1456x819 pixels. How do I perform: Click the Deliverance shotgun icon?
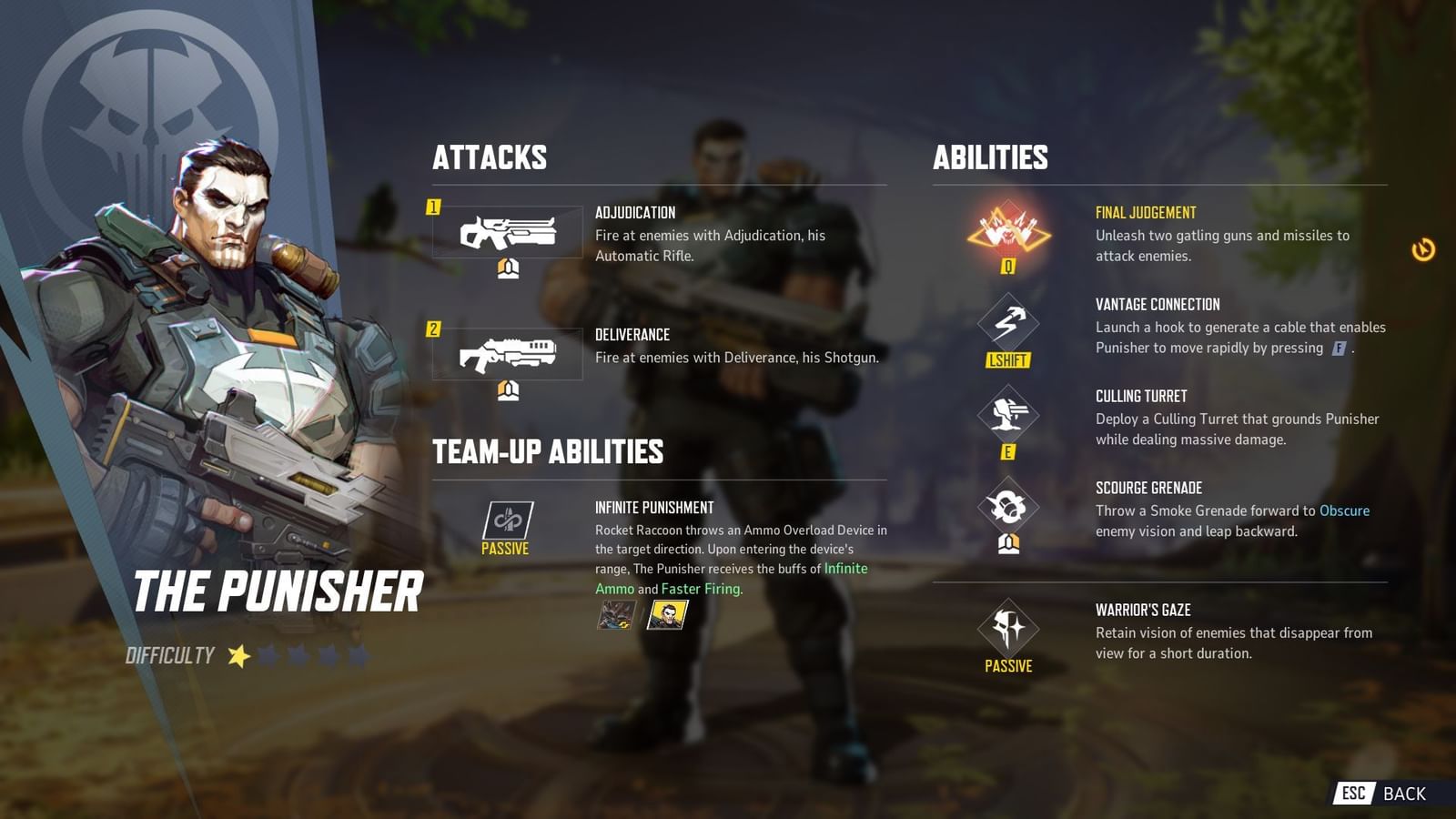[510, 355]
